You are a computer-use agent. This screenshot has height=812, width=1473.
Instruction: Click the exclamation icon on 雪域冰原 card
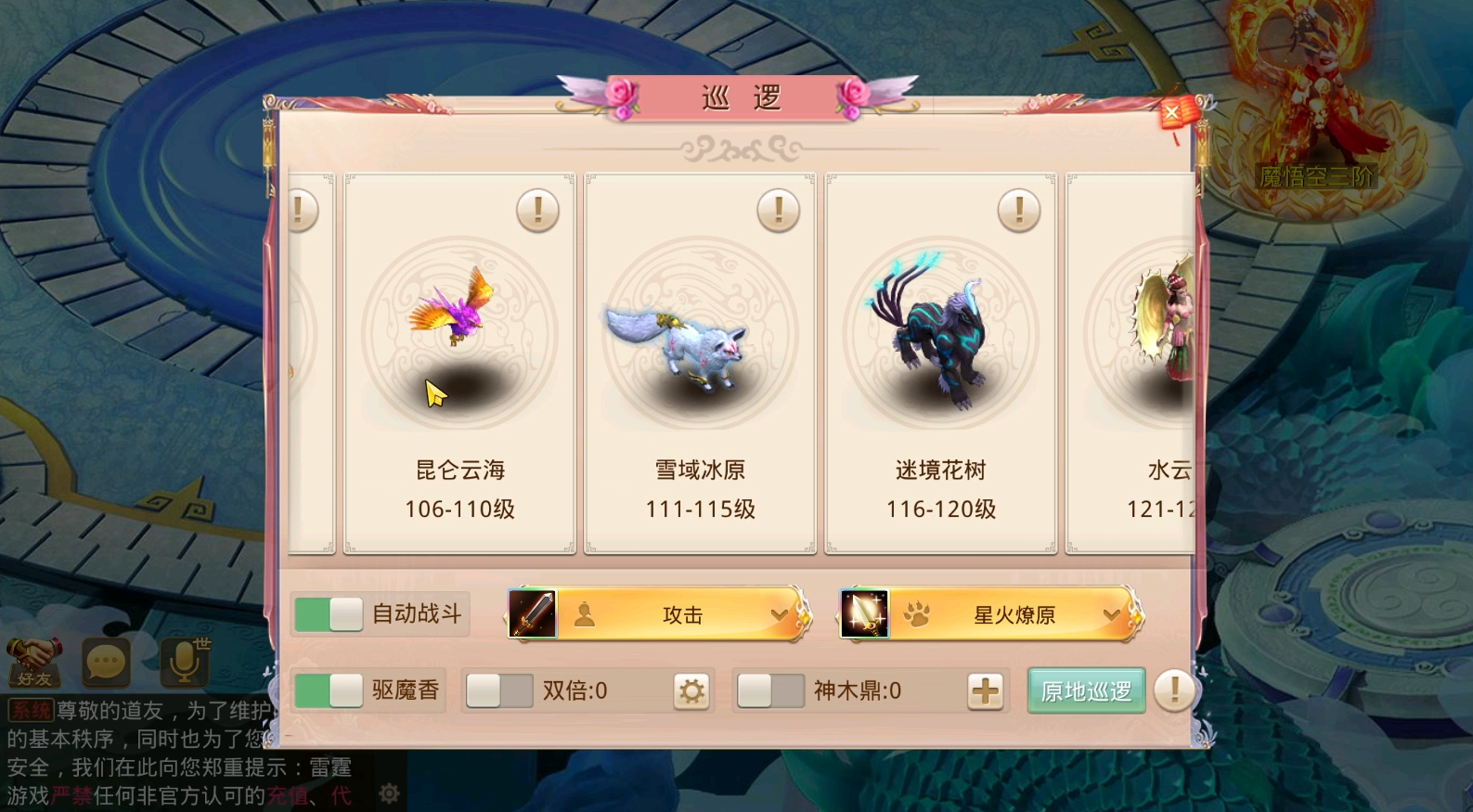point(778,210)
